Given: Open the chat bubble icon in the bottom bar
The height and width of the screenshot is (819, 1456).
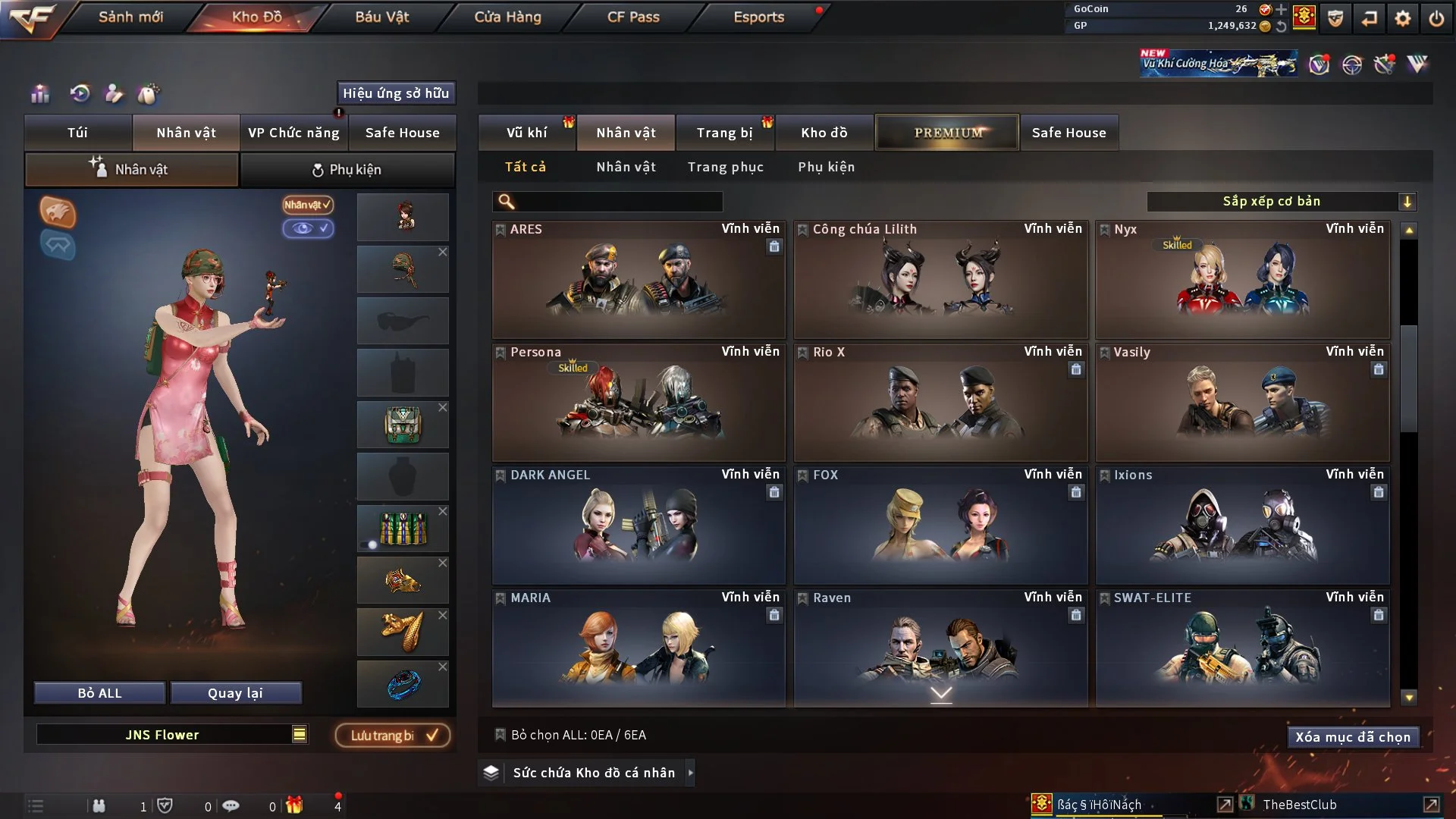Looking at the screenshot, I should (231, 805).
